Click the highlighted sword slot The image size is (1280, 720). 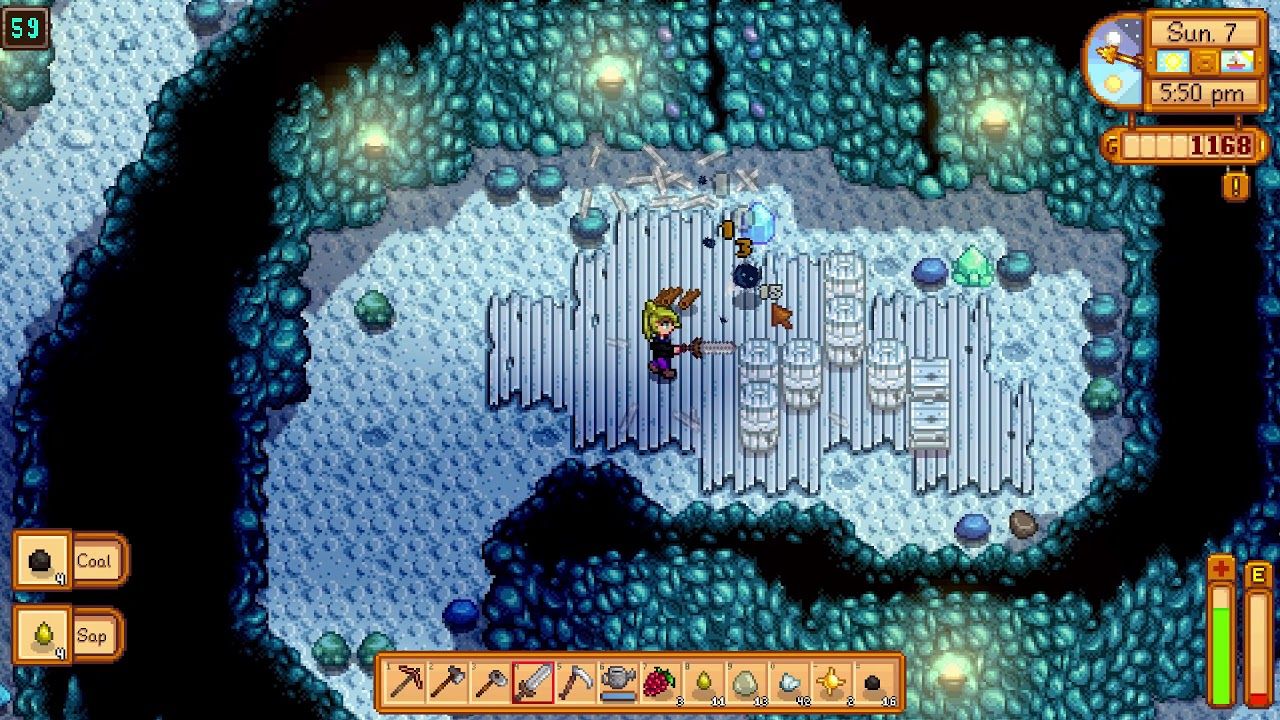pos(533,683)
